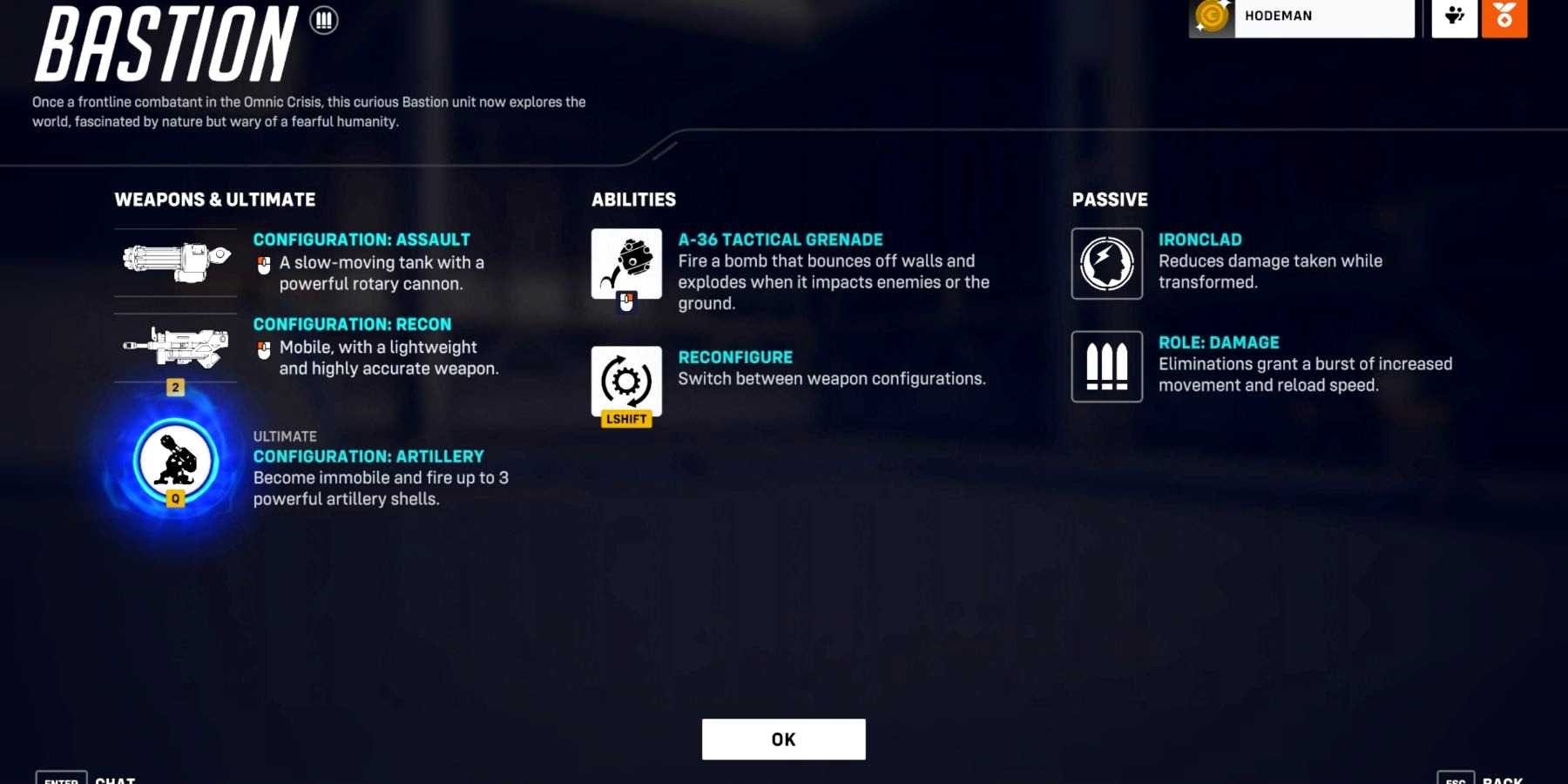Screen dimensions: 1568x784
Task: Click the A-36 Tactical Grenade ability icon
Action: pyautogui.click(x=626, y=264)
